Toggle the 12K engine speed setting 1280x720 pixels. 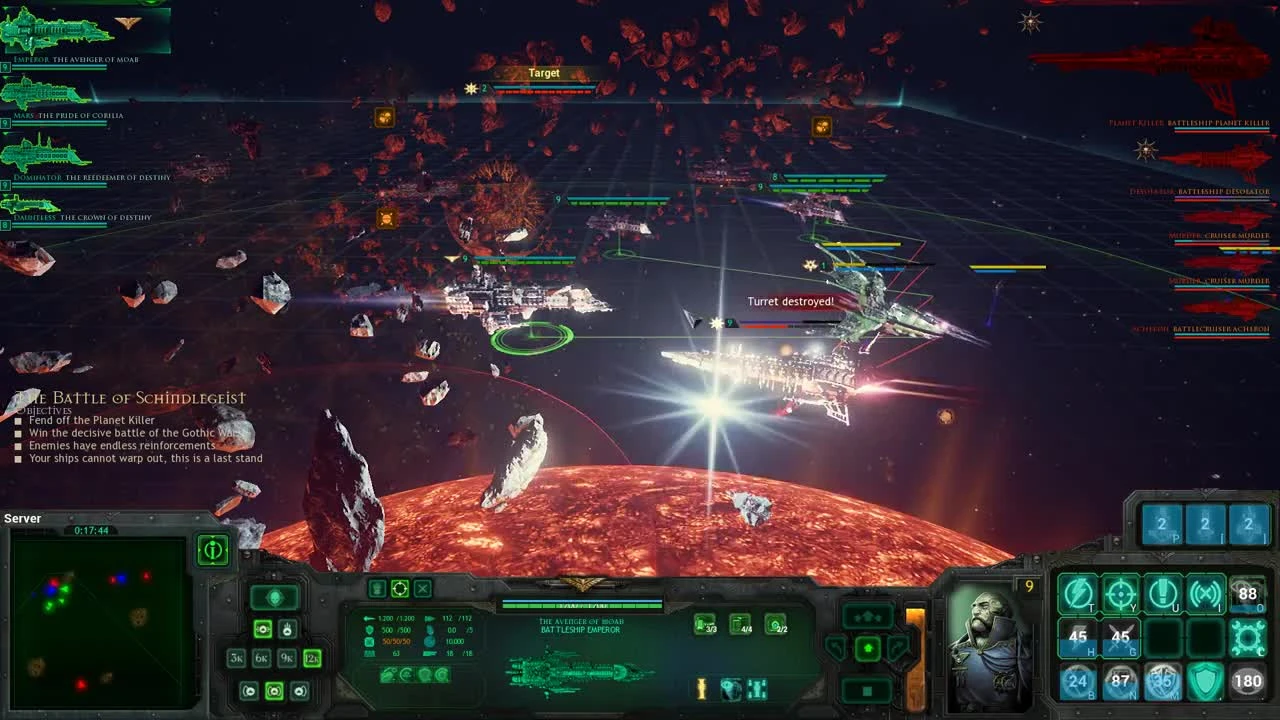[312, 658]
